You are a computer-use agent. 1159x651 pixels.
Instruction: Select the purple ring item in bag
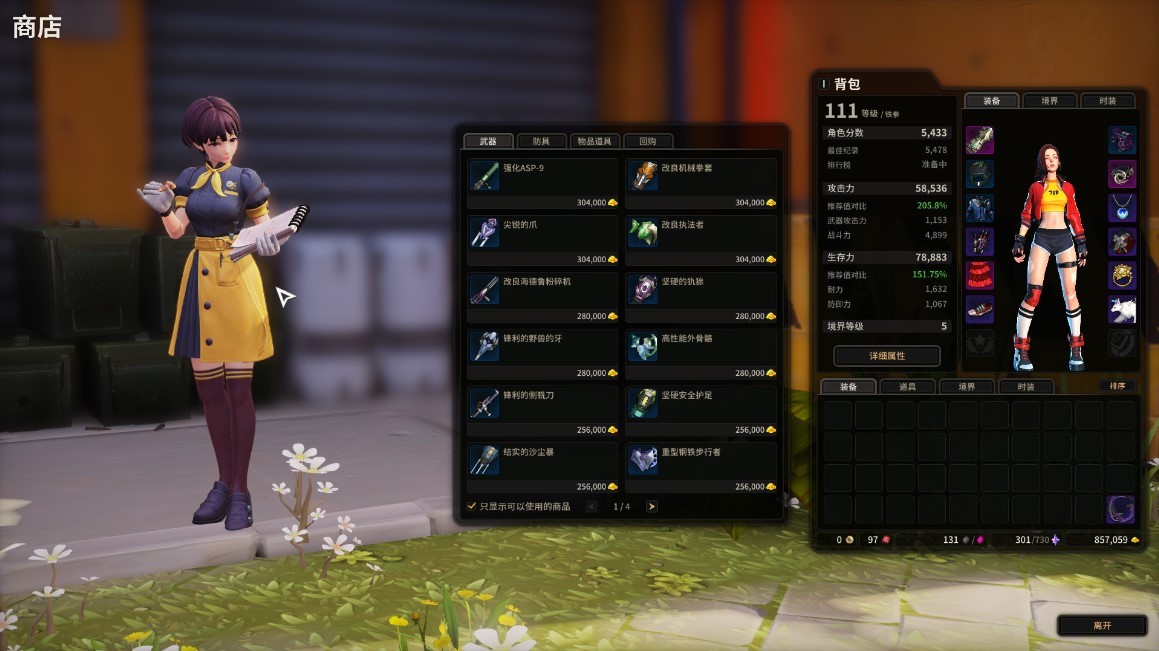[1121, 509]
